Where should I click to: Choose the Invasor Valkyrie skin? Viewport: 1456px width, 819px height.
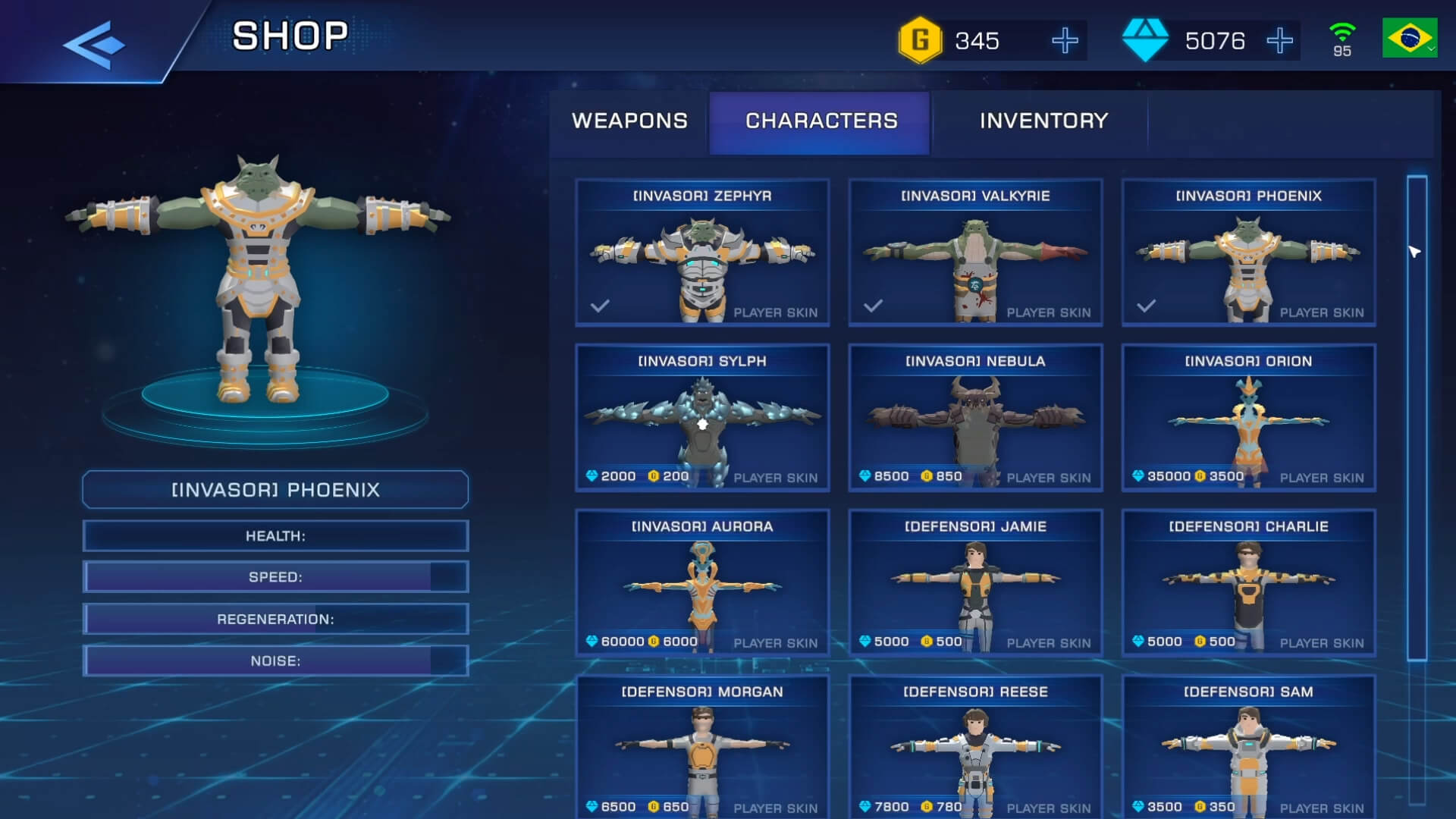(975, 253)
